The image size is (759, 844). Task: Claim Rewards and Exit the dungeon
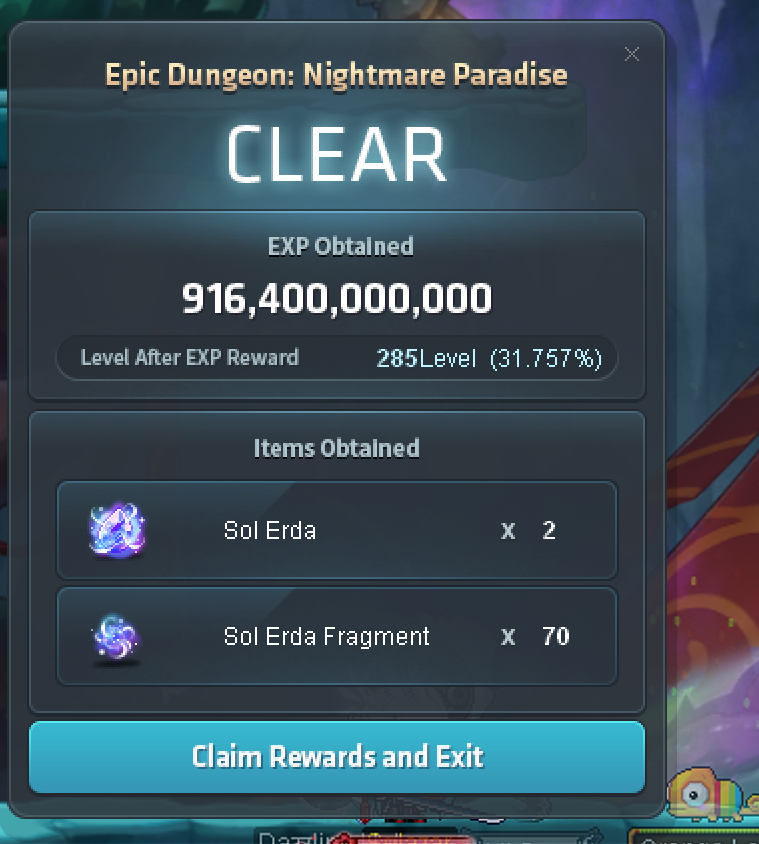tap(337, 756)
